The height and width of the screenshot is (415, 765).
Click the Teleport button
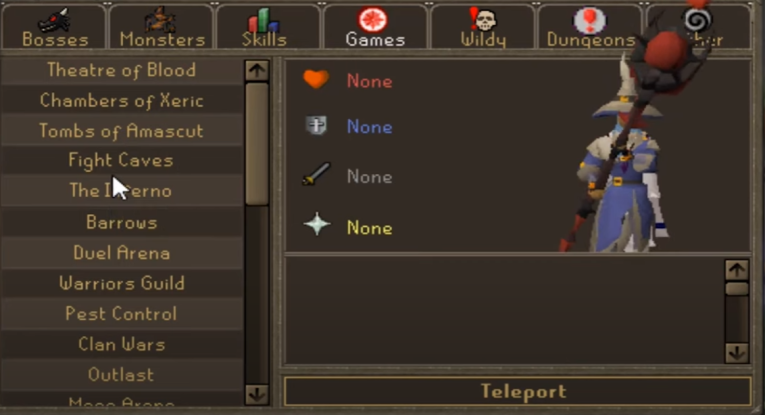[x=517, y=391]
